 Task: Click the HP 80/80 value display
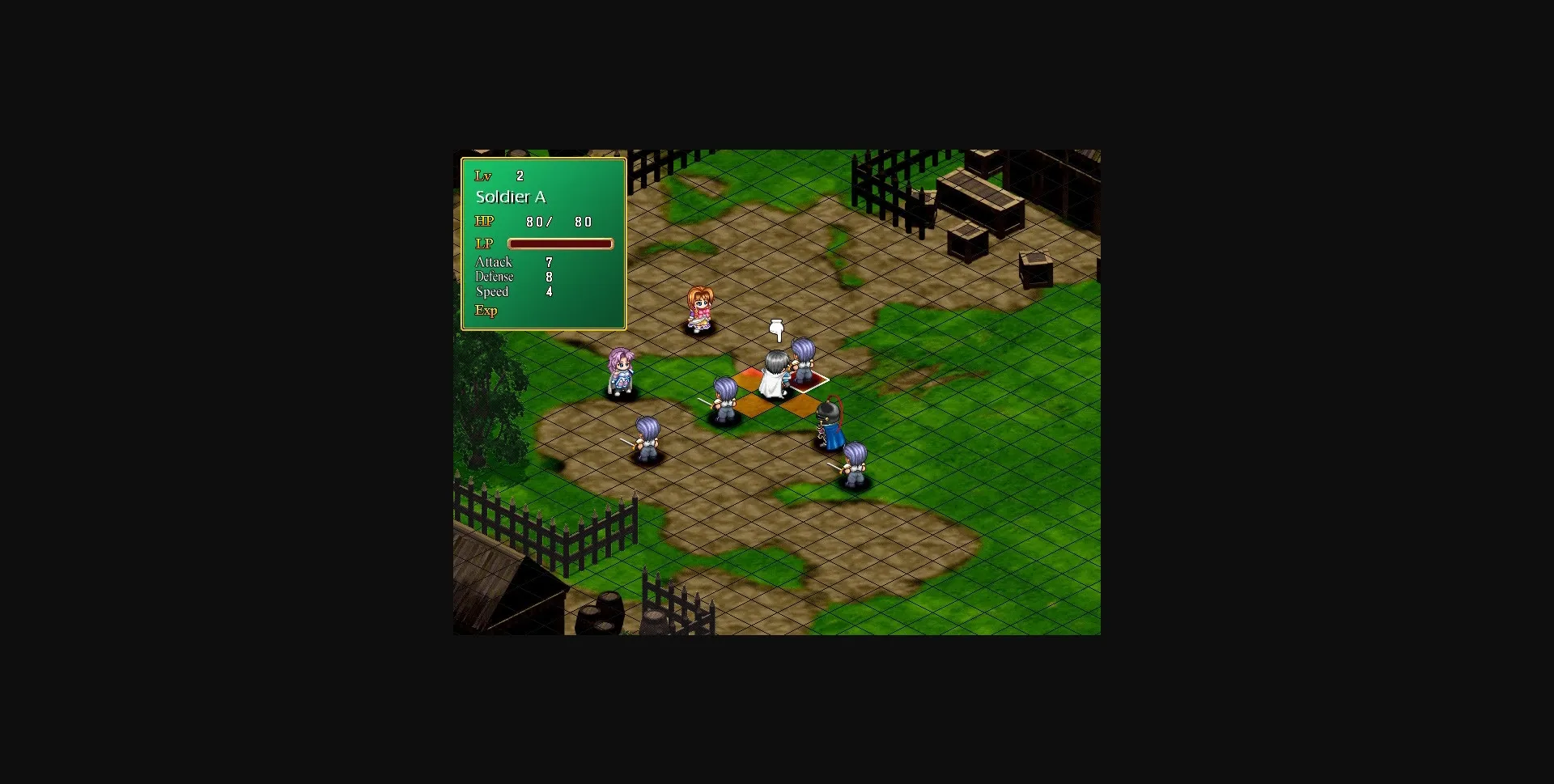558,221
